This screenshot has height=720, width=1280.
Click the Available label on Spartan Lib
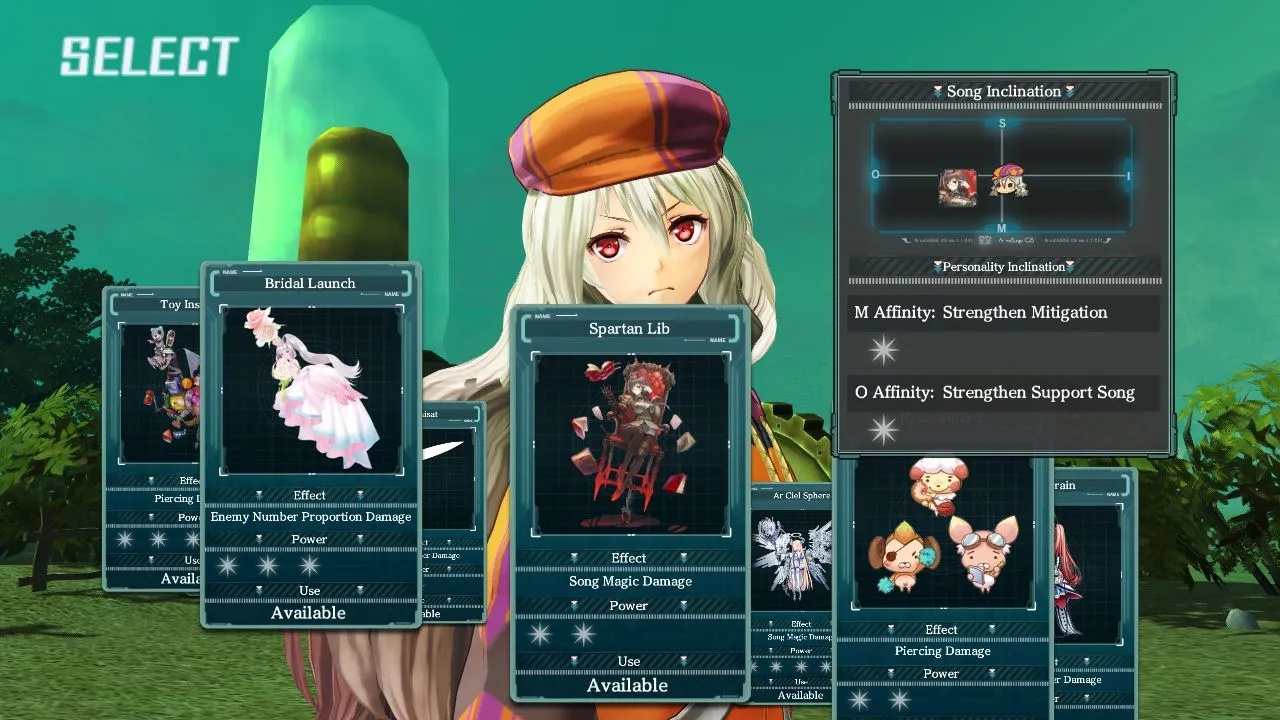click(629, 685)
